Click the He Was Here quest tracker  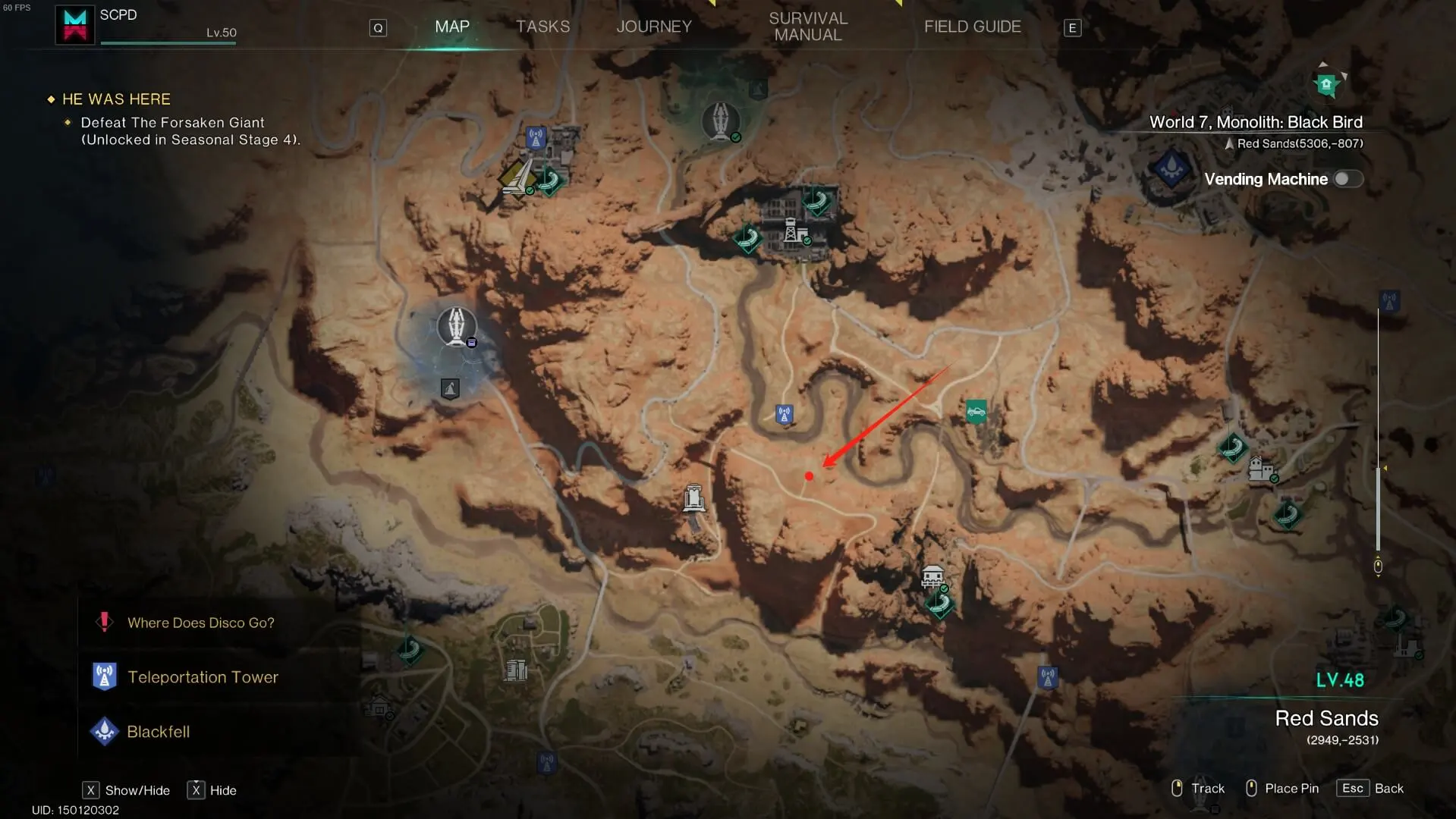pyautogui.click(x=116, y=99)
